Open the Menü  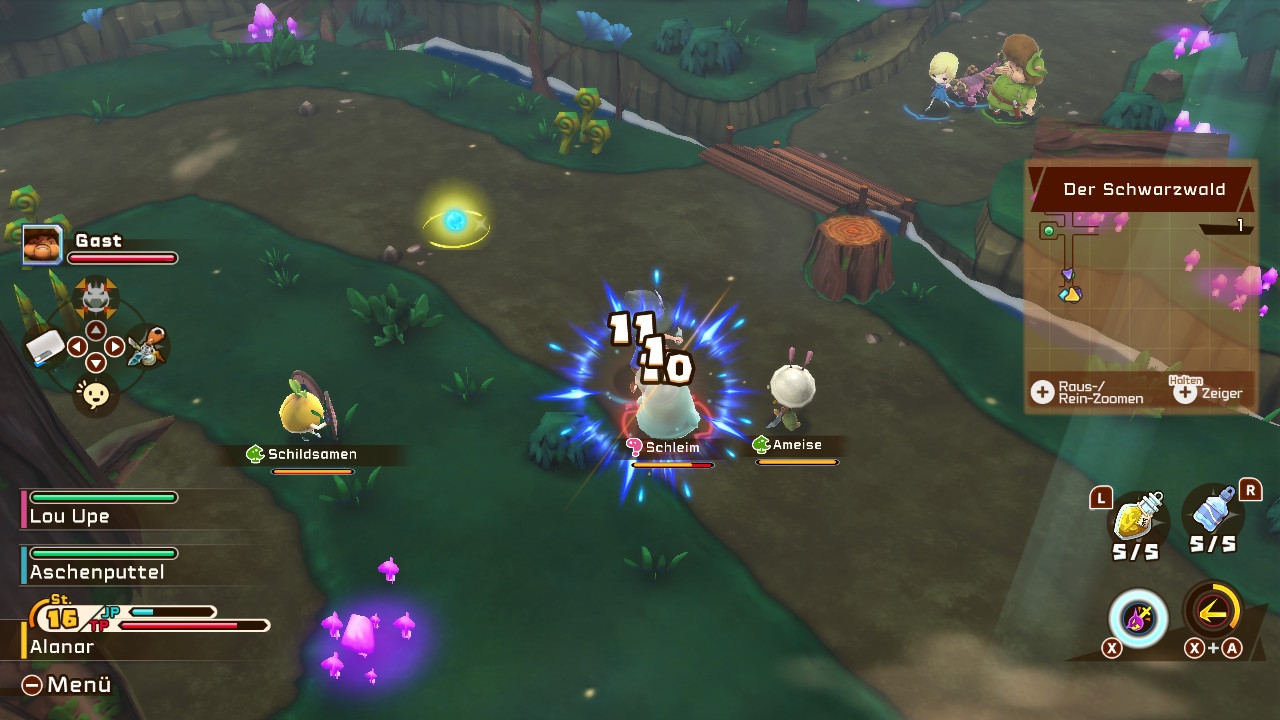[68, 685]
